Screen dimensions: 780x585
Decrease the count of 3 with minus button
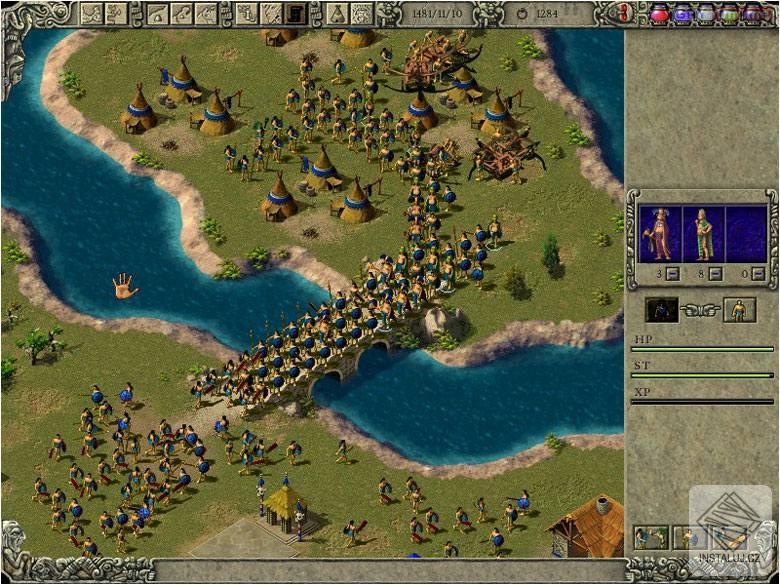(x=673, y=273)
